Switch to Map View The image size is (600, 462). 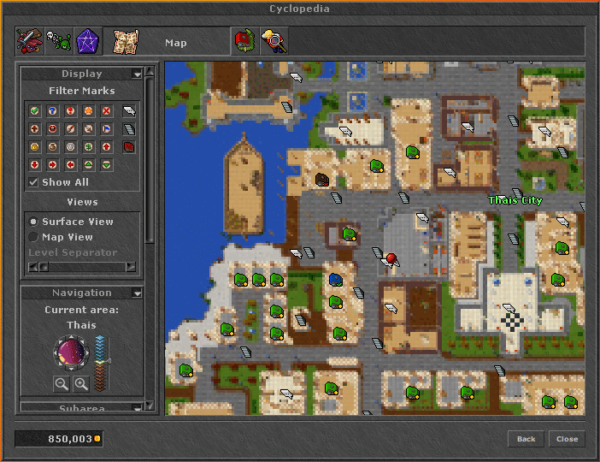click(x=34, y=237)
